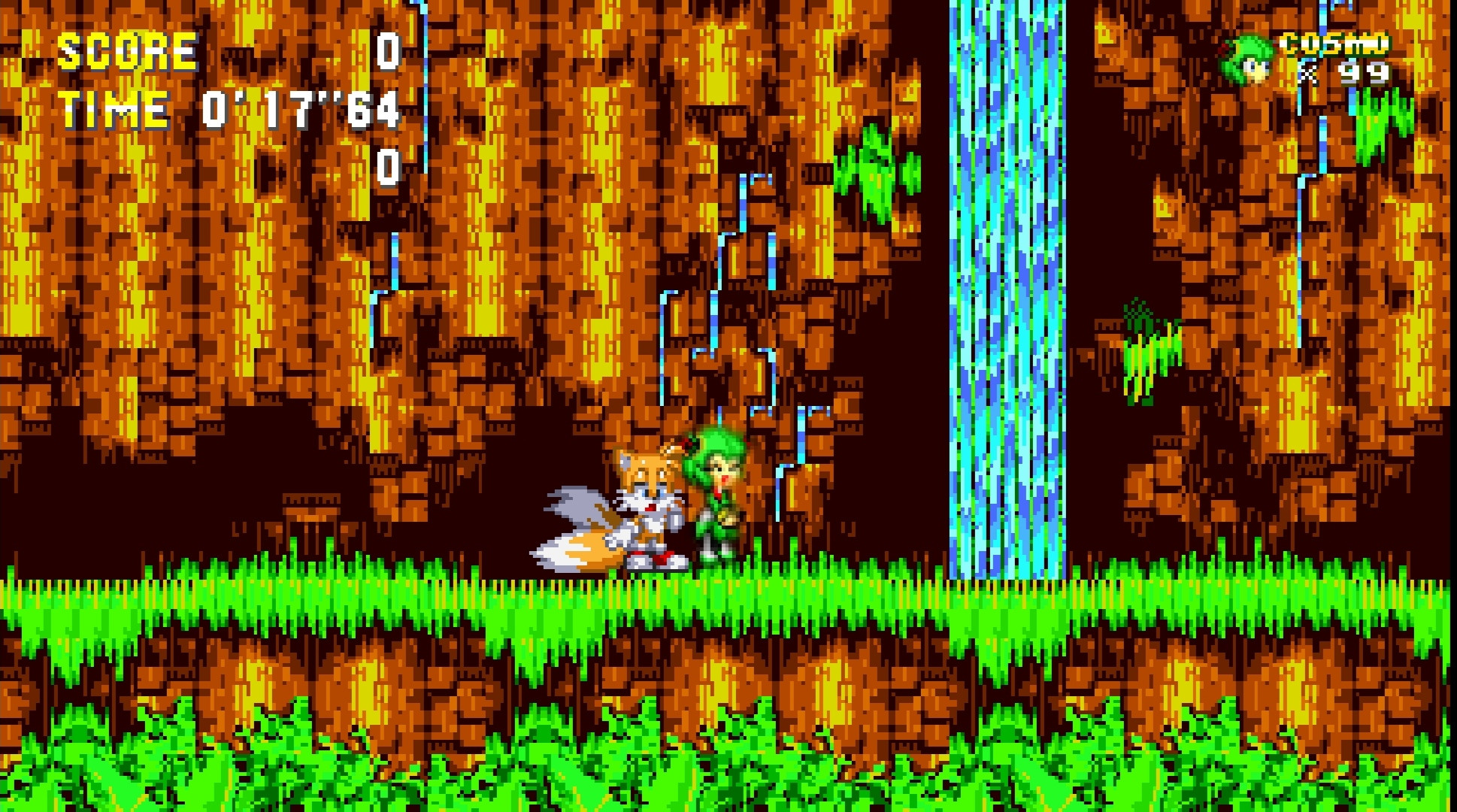This screenshot has height=812, width=1457.
Task: Toggle the bottom ring counter showing 0
Action: (388, 169)
